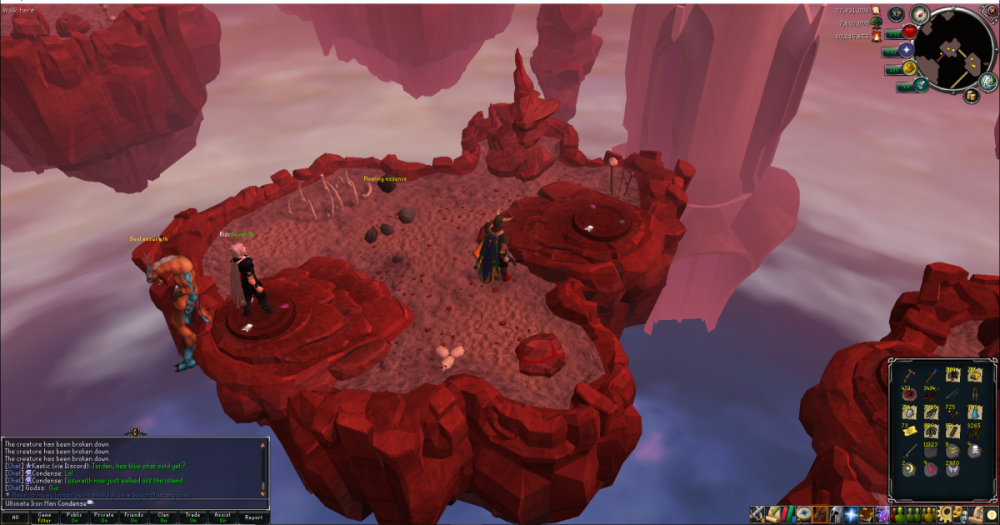The image size is (1000, 525).
Task: Select the yellow ticket stack in inventory
Action: coord(908,430)
